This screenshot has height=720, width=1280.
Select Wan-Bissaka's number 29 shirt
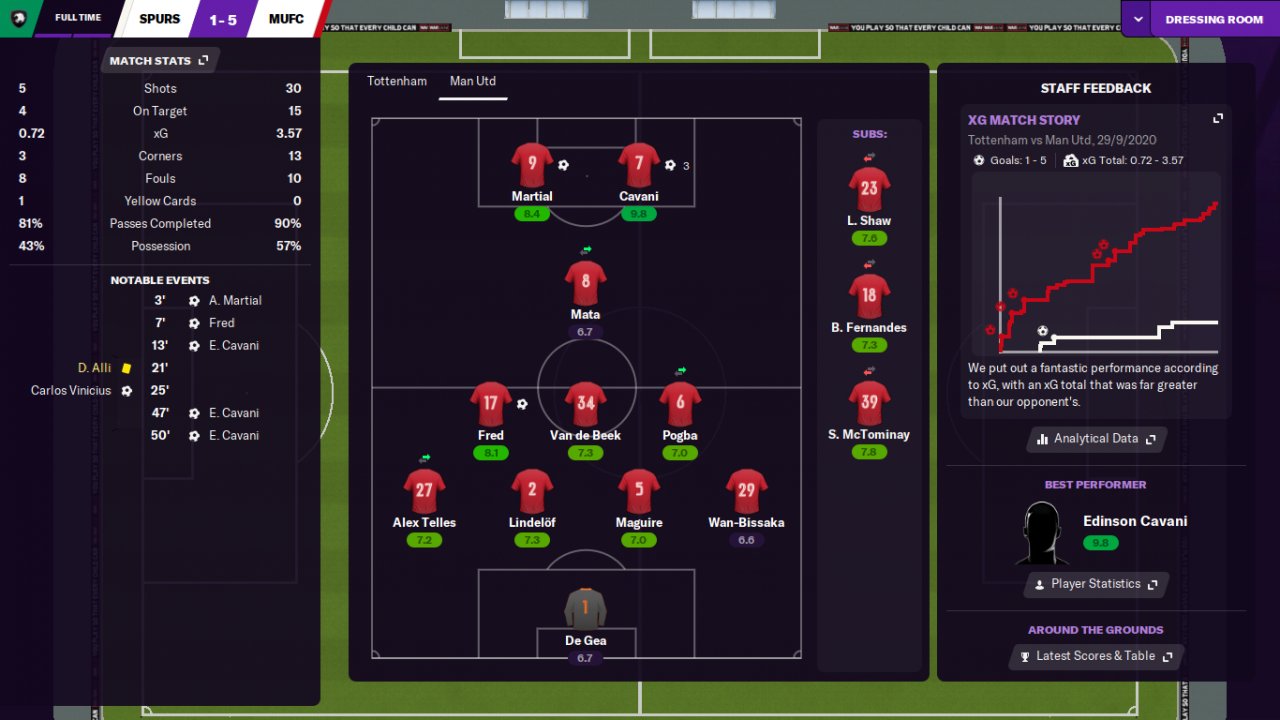click(x=746, y=491)
